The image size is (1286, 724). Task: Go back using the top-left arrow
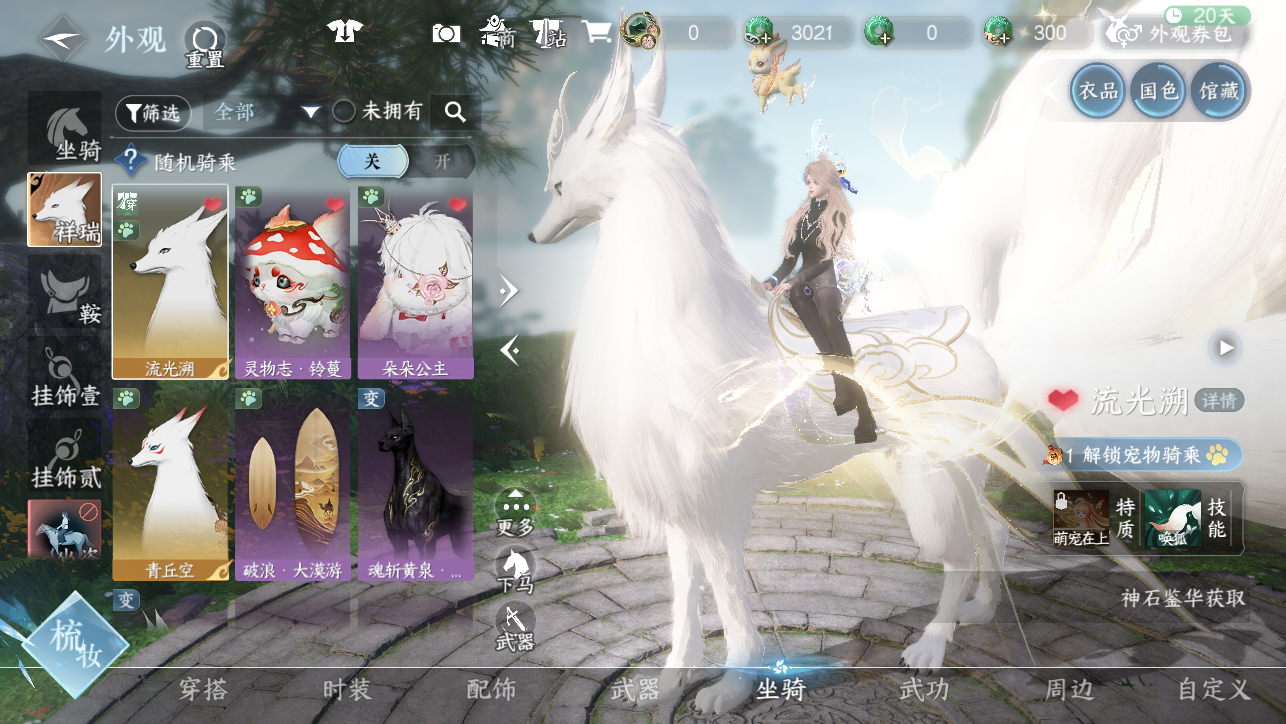(x=62, y=38)
